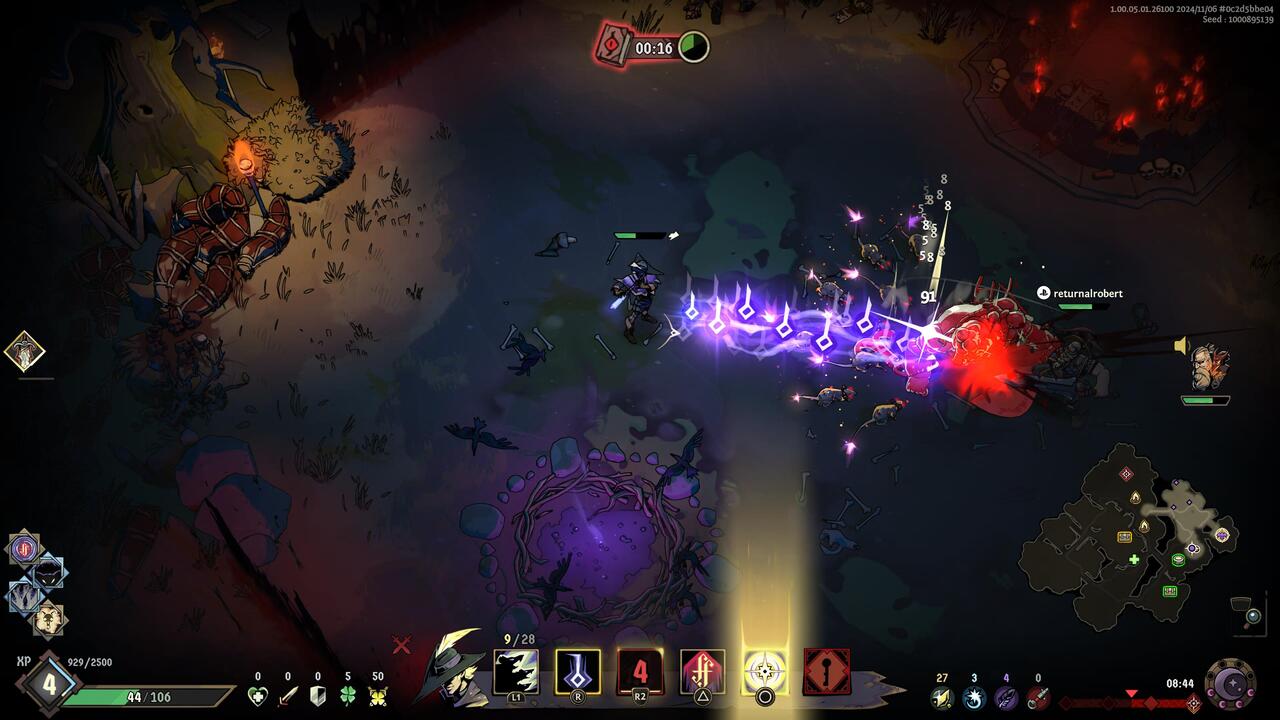Select the red keyhole ability slot
The image size is (1280, 720).
(827, 672)
